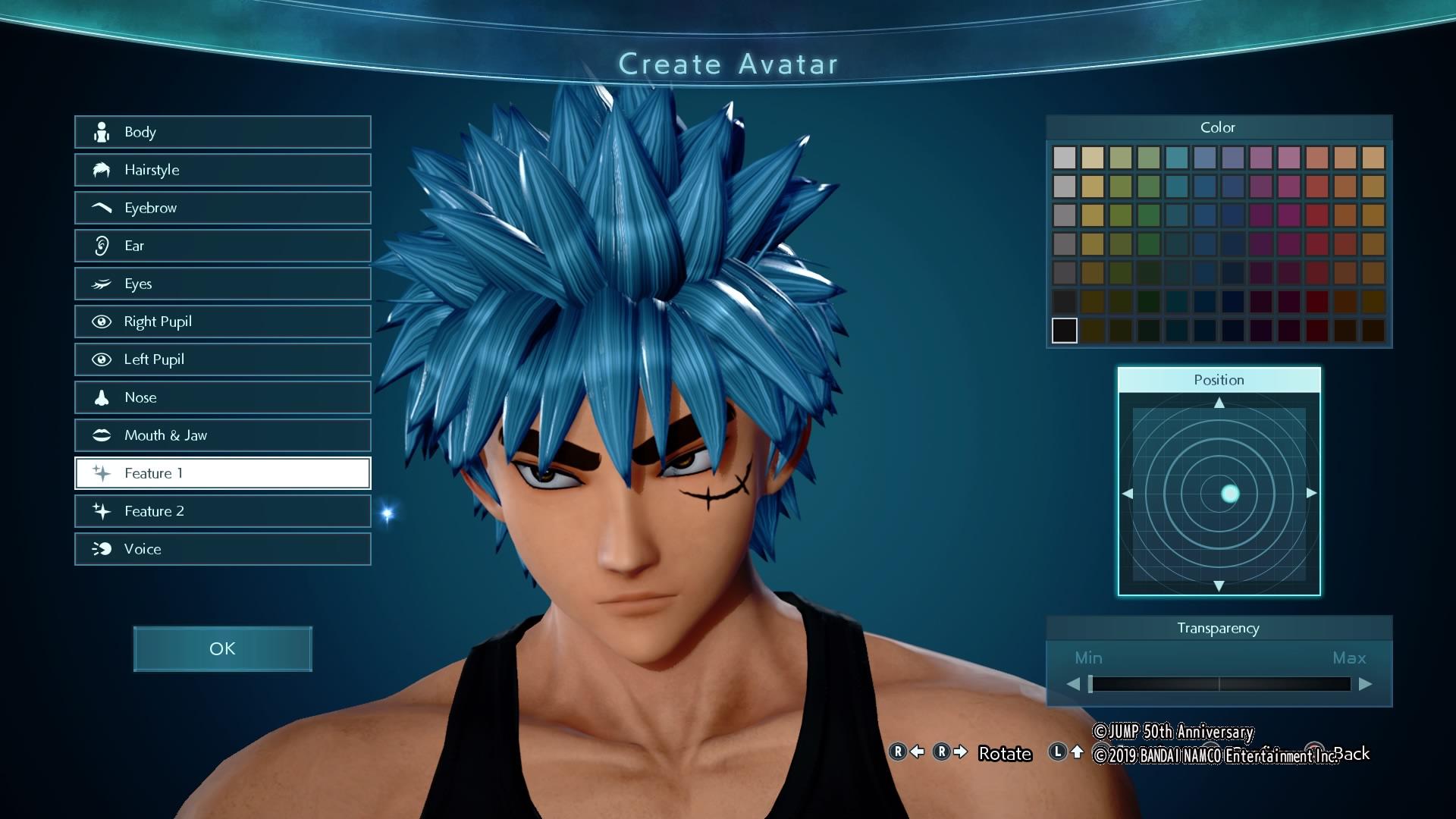1456x819 pixels.
Task: Click the Position pad's left arrow
Action: tap(1128, 493)
